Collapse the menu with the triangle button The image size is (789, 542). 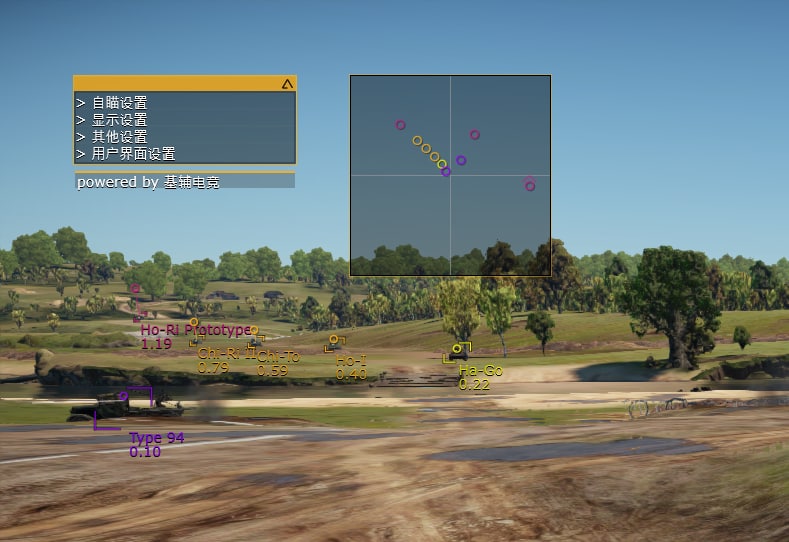point(287,85)
